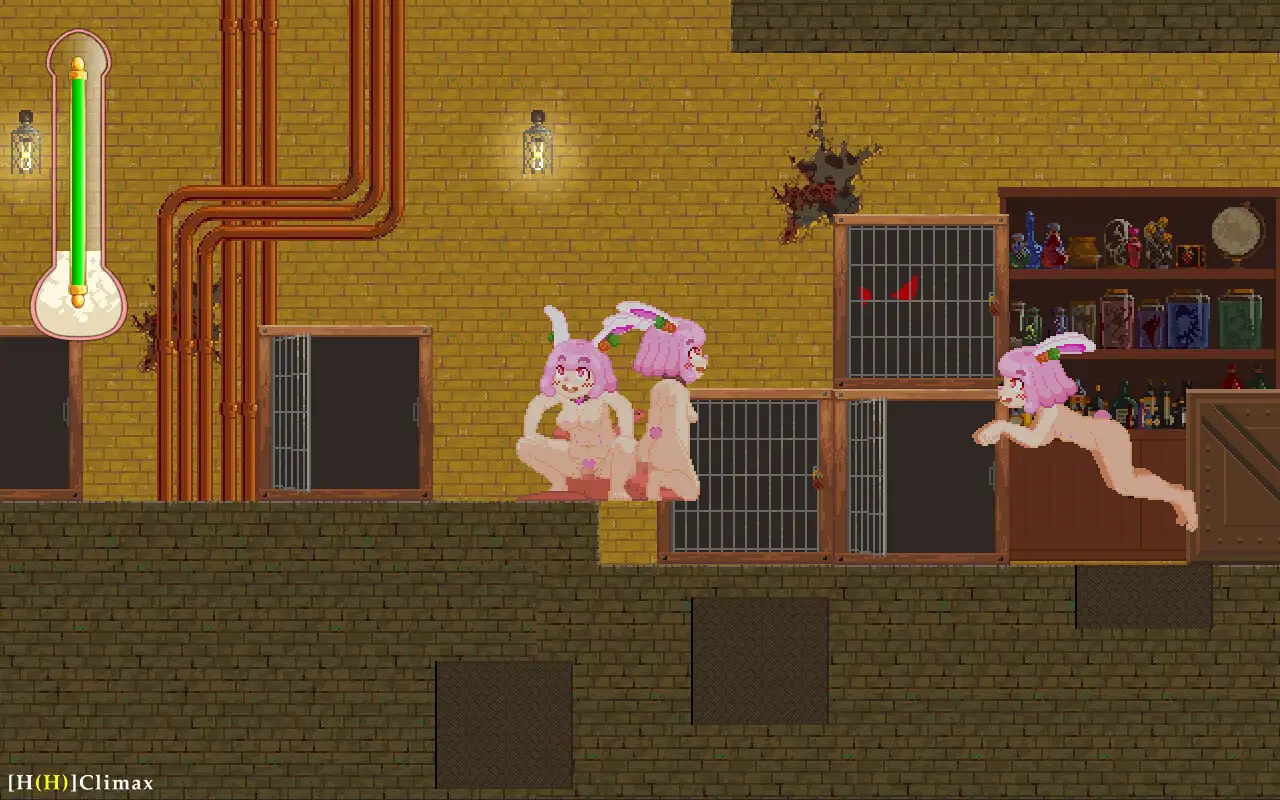This screenshot has height=800, width=1280.
Task: Select the red framed picture on the shelf
Action: click(1191, 256)
